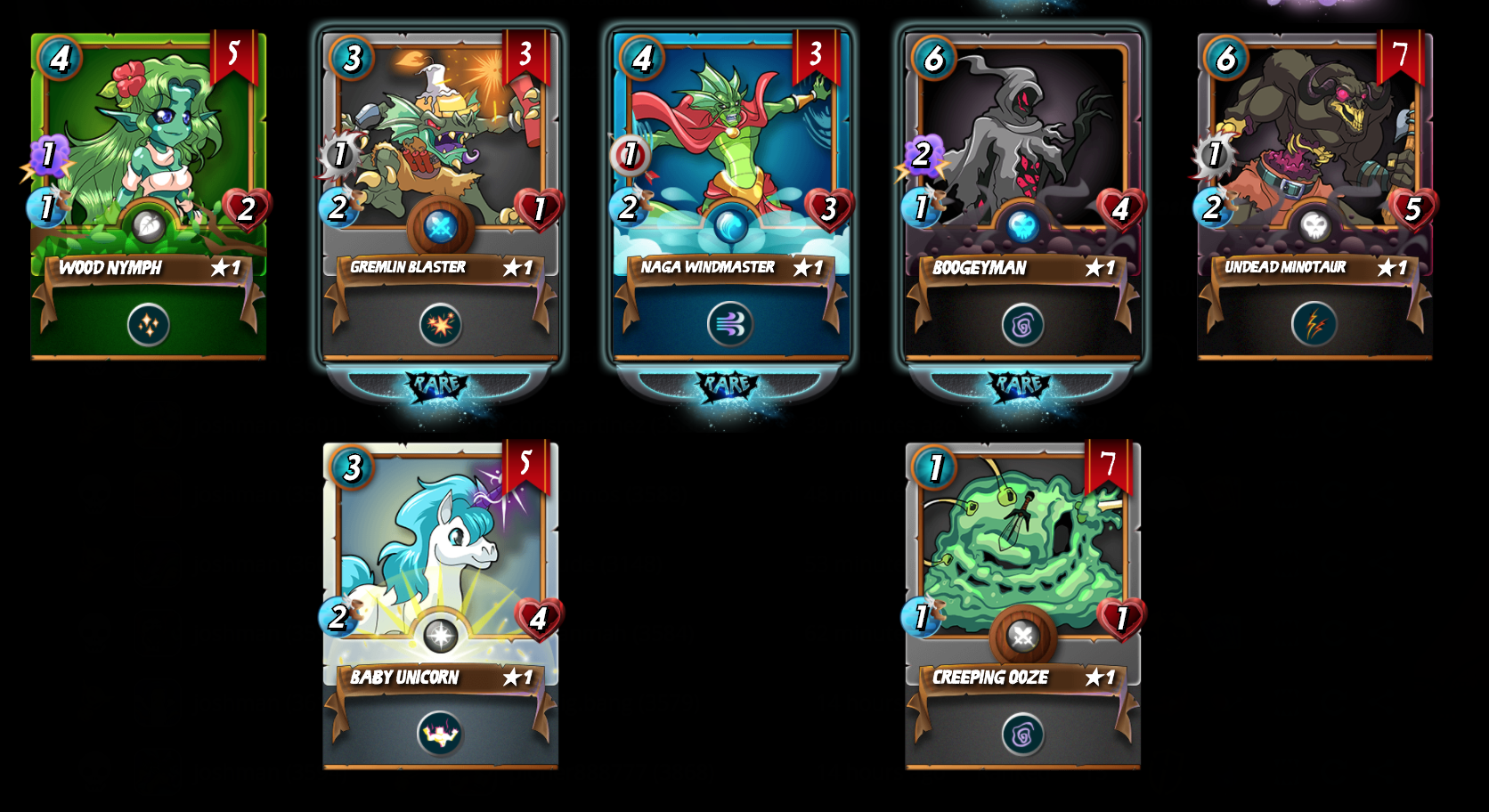
Task: View Baby Unicorn's ability icon
Action: click(x=440, y=735)
